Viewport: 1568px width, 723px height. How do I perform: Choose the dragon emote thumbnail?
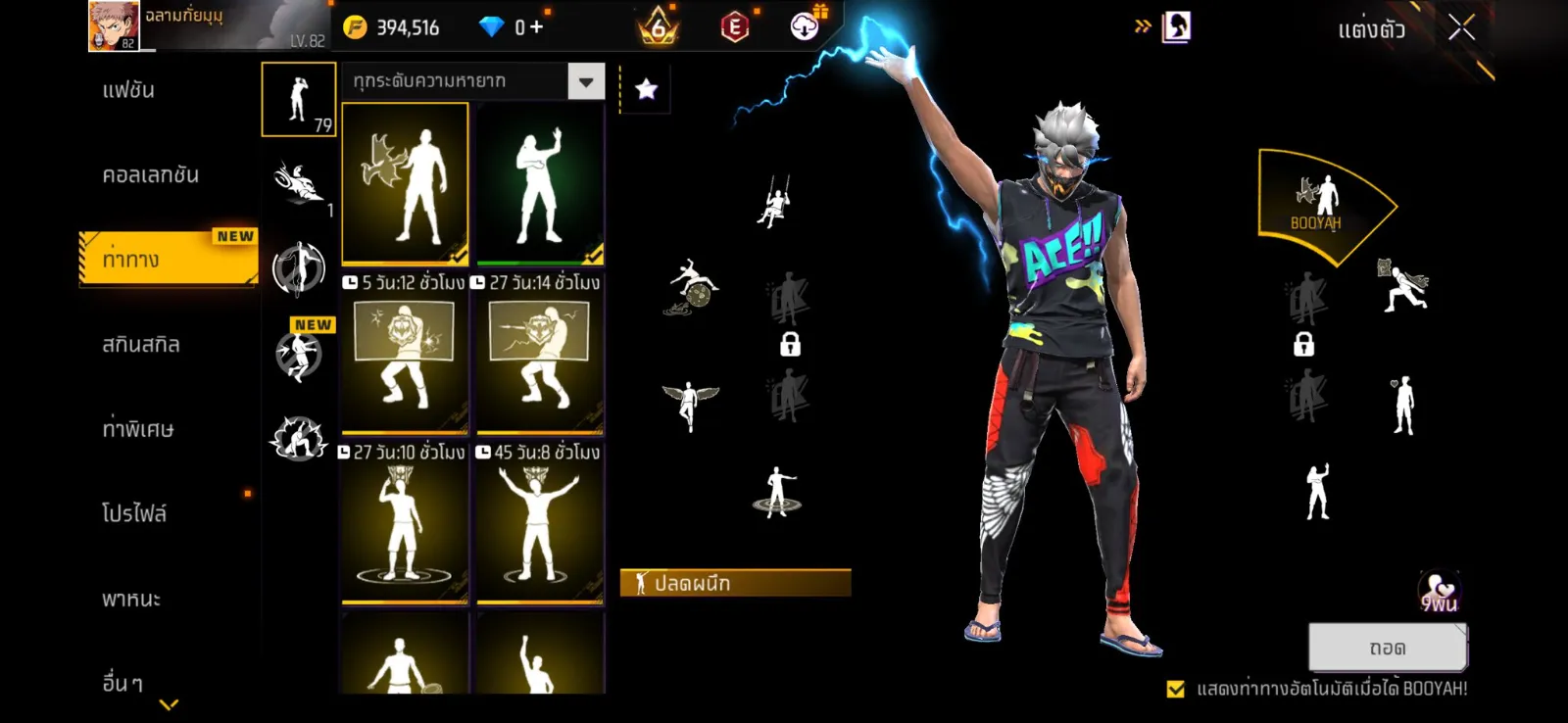pos(404,183)
